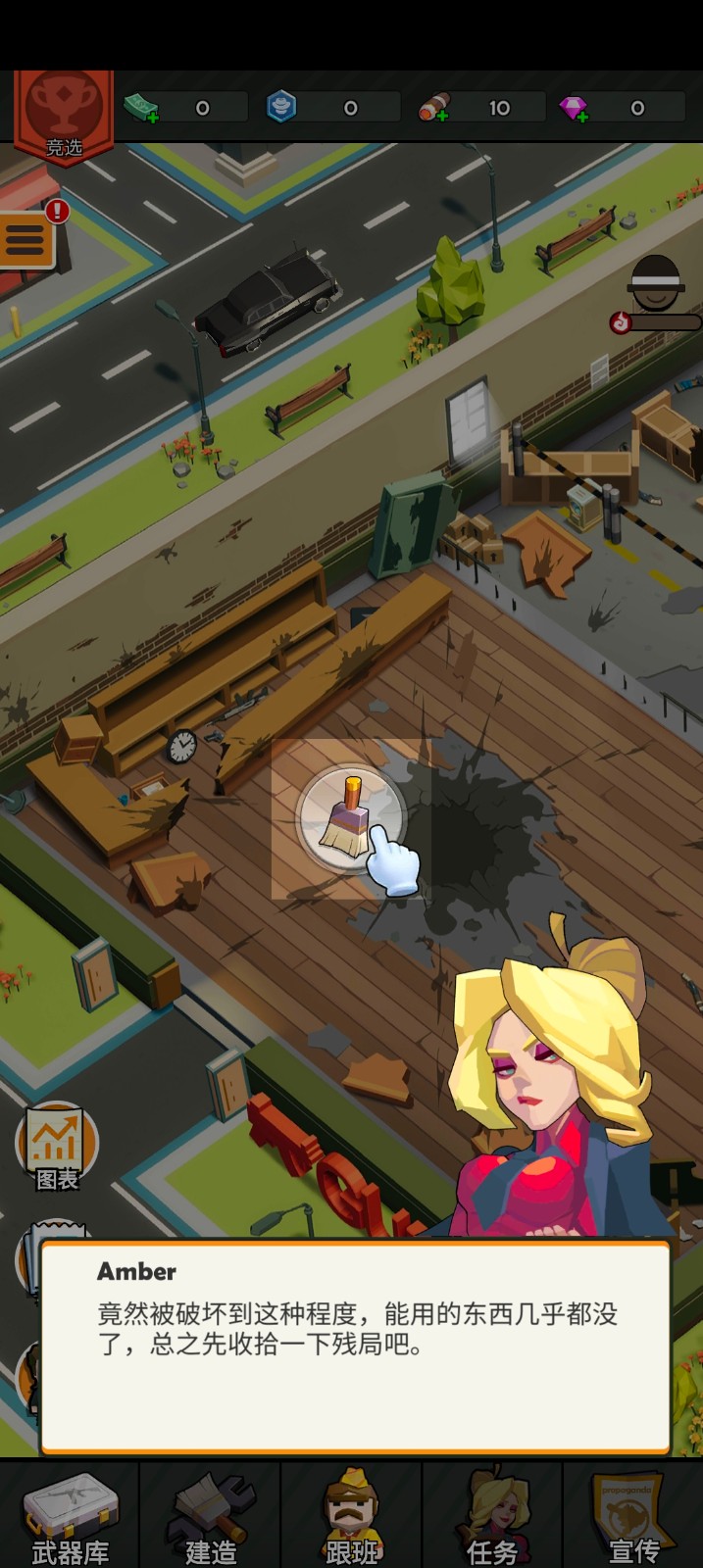Add more purple gems
Screen dimensions: 703x1568
(x=575, y=109)
